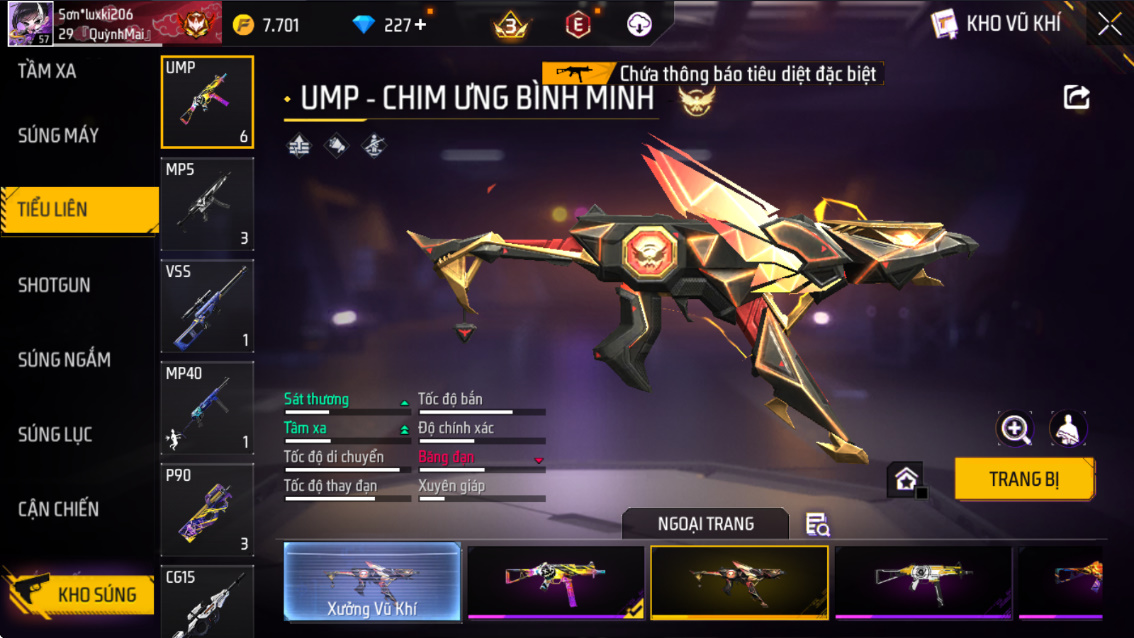This screenshot has width=1134, height=638.
Task: Pick the VSS weapon slot
Action: 207,306
